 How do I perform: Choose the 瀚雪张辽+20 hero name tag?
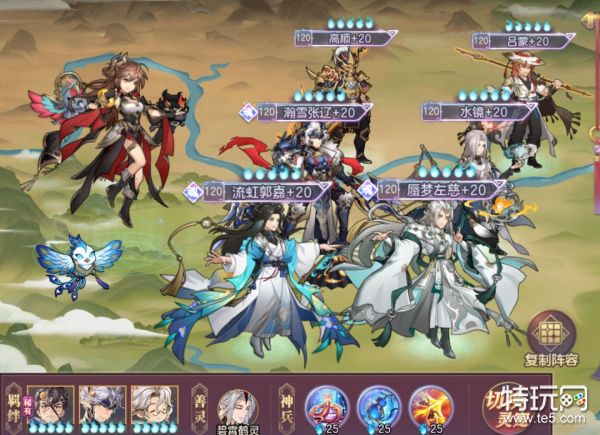point(299,114)
